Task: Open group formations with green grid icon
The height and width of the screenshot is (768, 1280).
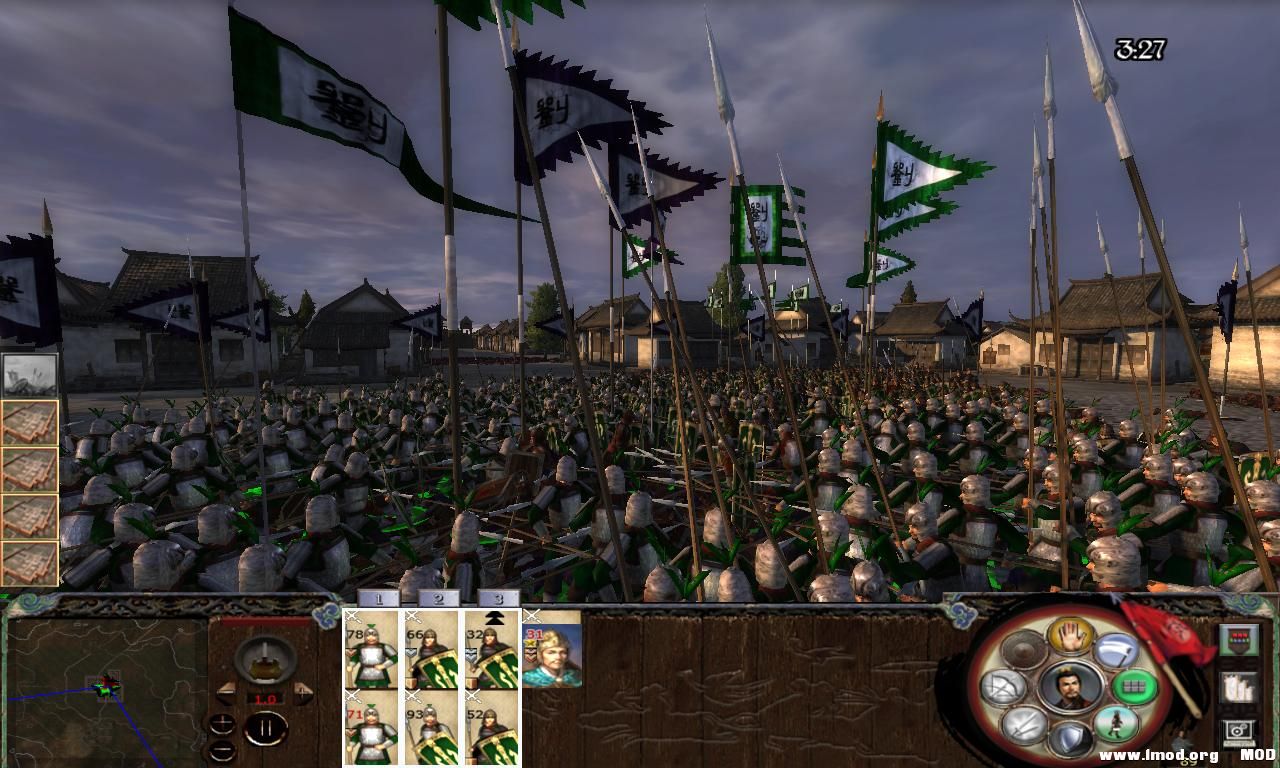Action: click(1133, 688)
